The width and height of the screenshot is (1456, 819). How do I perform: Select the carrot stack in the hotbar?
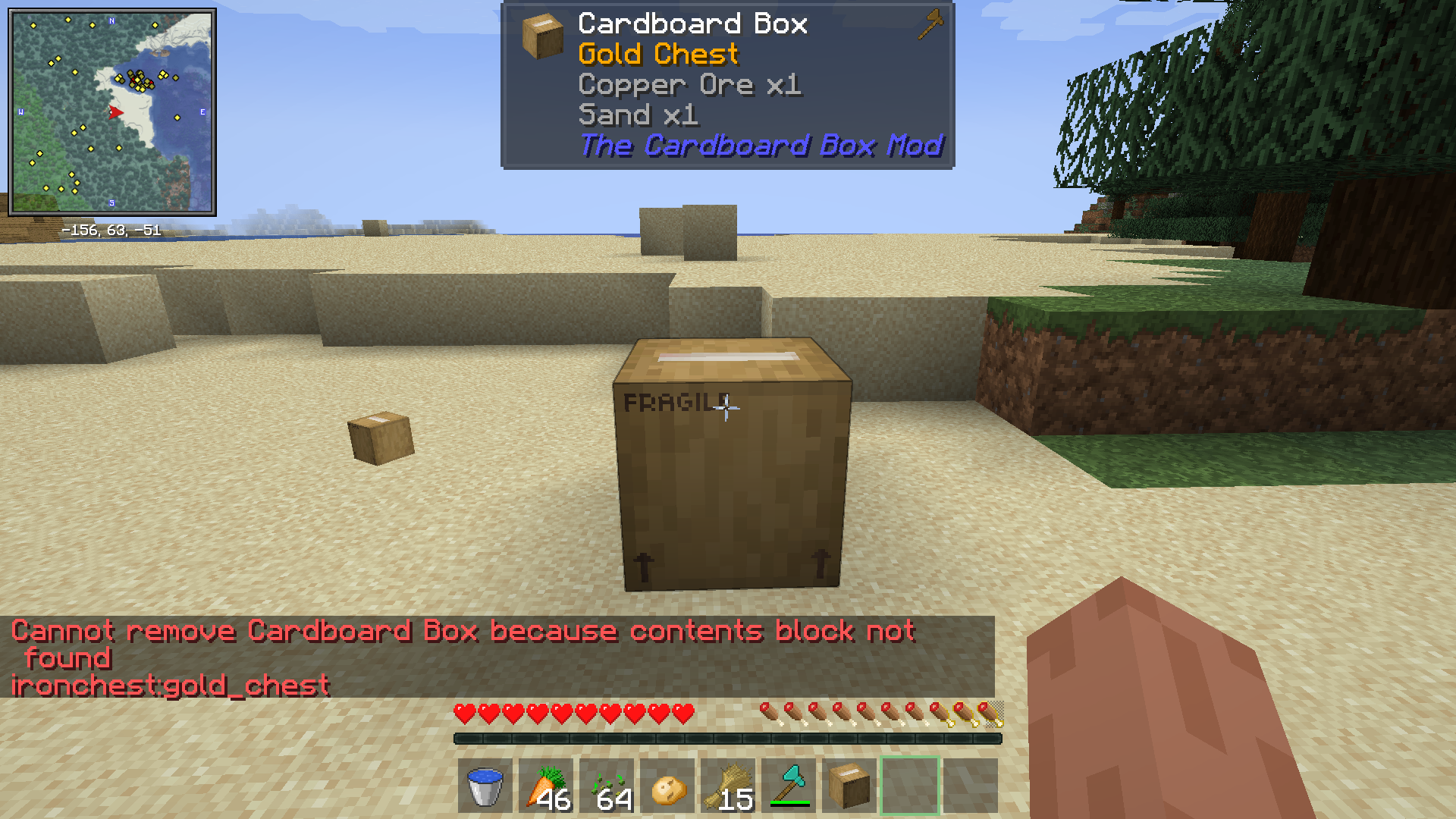(x=546, y=786)
